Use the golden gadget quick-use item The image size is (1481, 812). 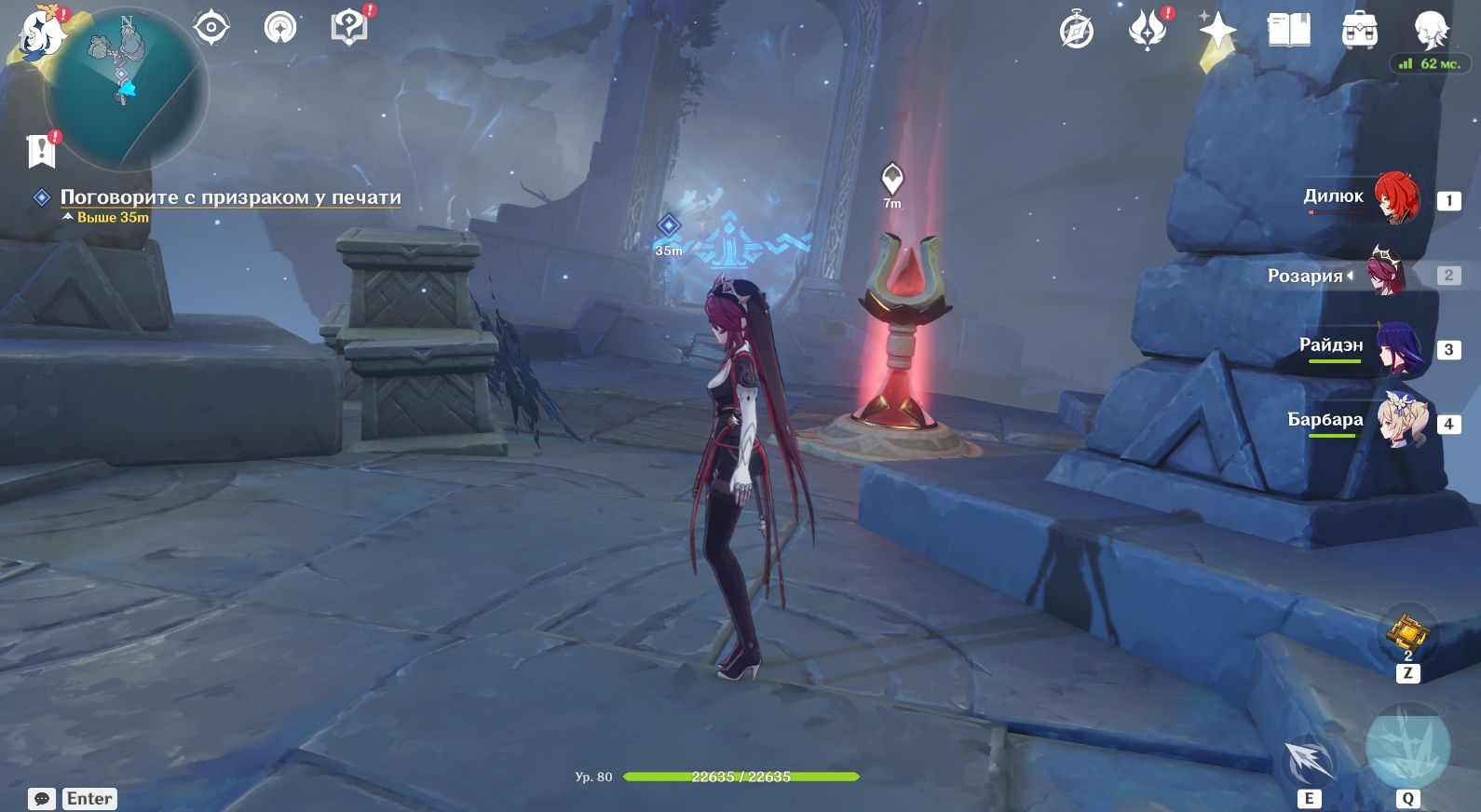point(1407,633)
